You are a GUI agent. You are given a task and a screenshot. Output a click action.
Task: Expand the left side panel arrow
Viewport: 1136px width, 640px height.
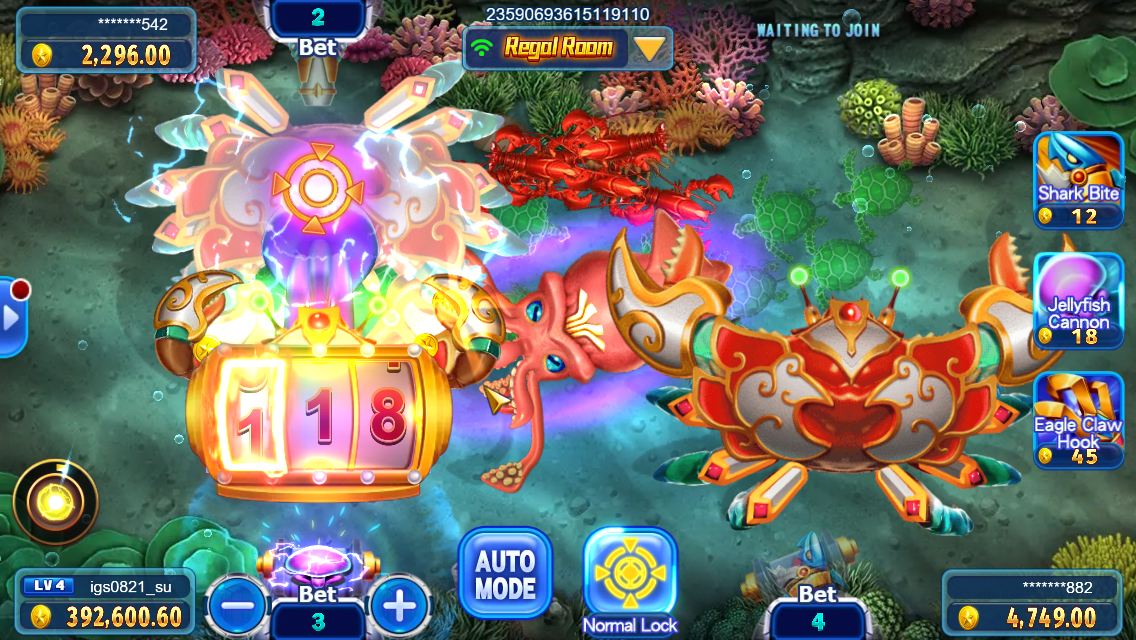pyautogui.click(x=12, y=317)
